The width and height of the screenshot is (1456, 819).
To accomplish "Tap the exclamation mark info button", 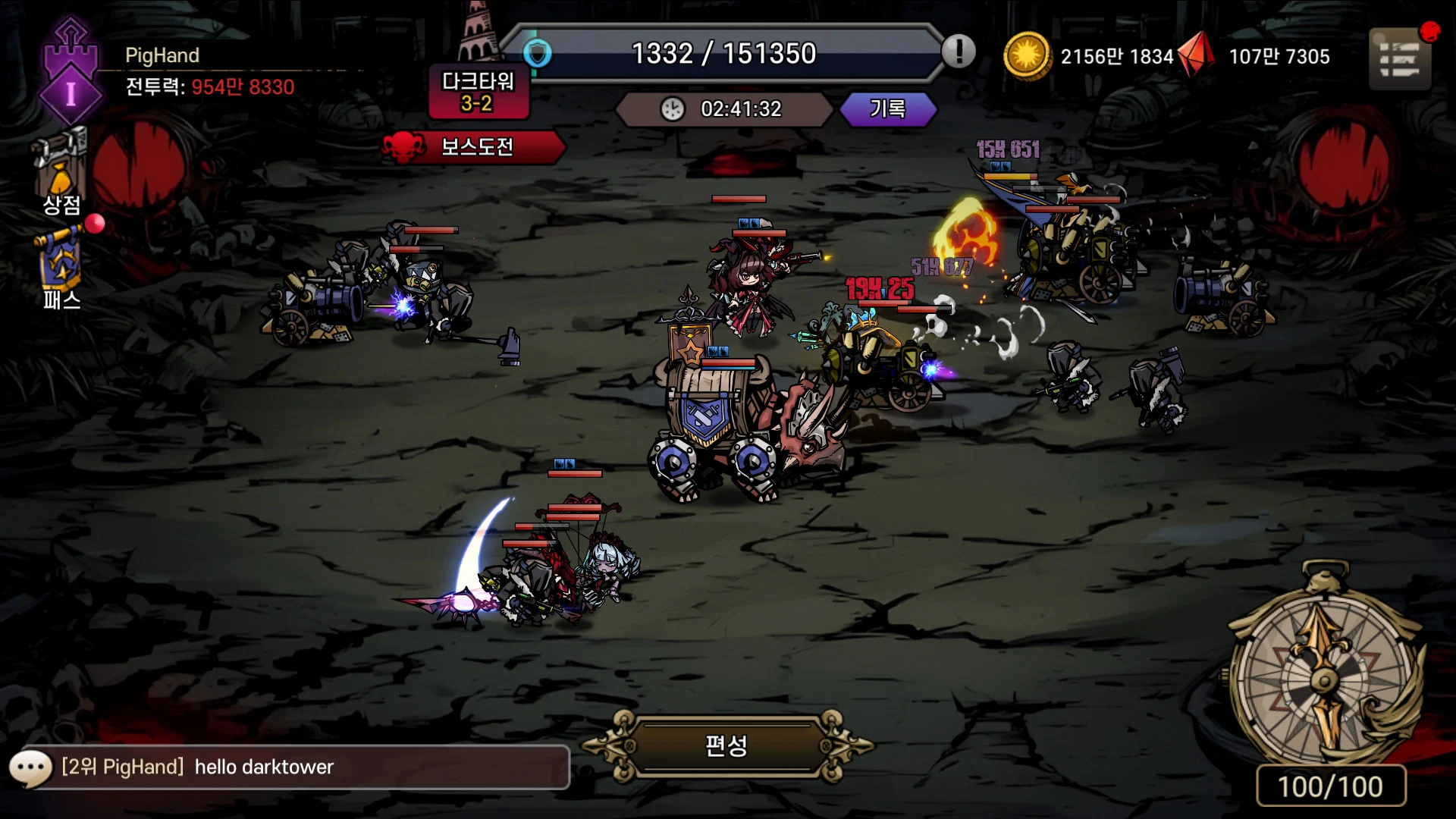I will [959, 52].
